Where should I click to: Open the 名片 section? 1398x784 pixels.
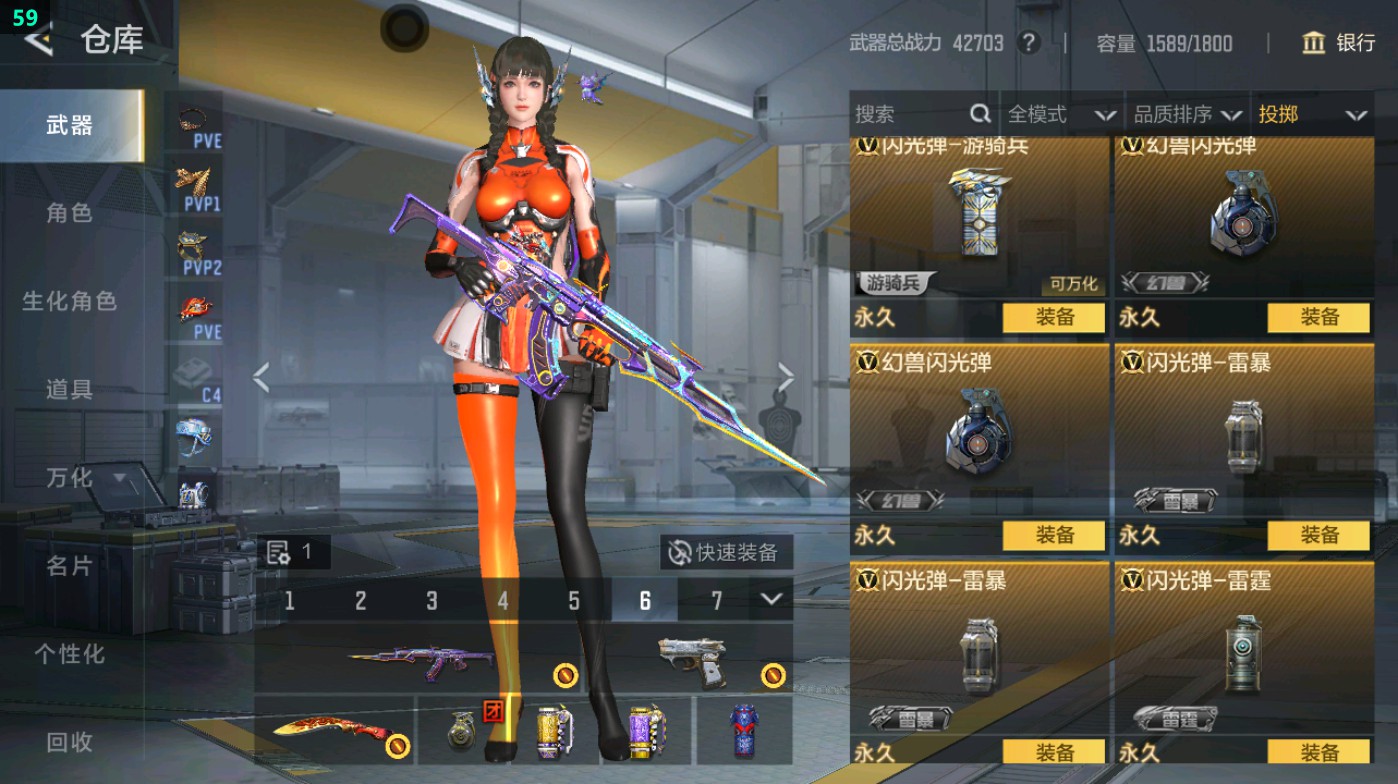69,566
